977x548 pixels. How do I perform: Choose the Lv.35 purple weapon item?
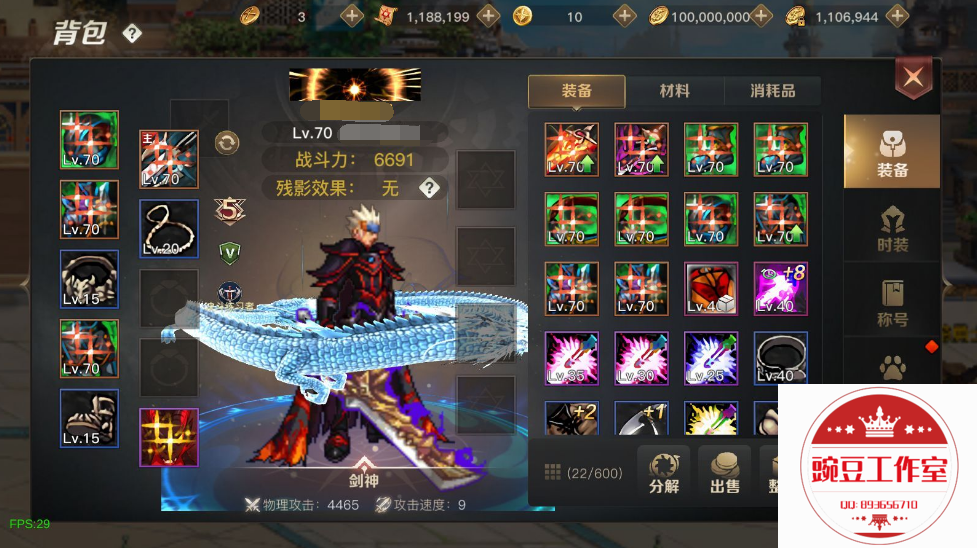pos(571,358)
